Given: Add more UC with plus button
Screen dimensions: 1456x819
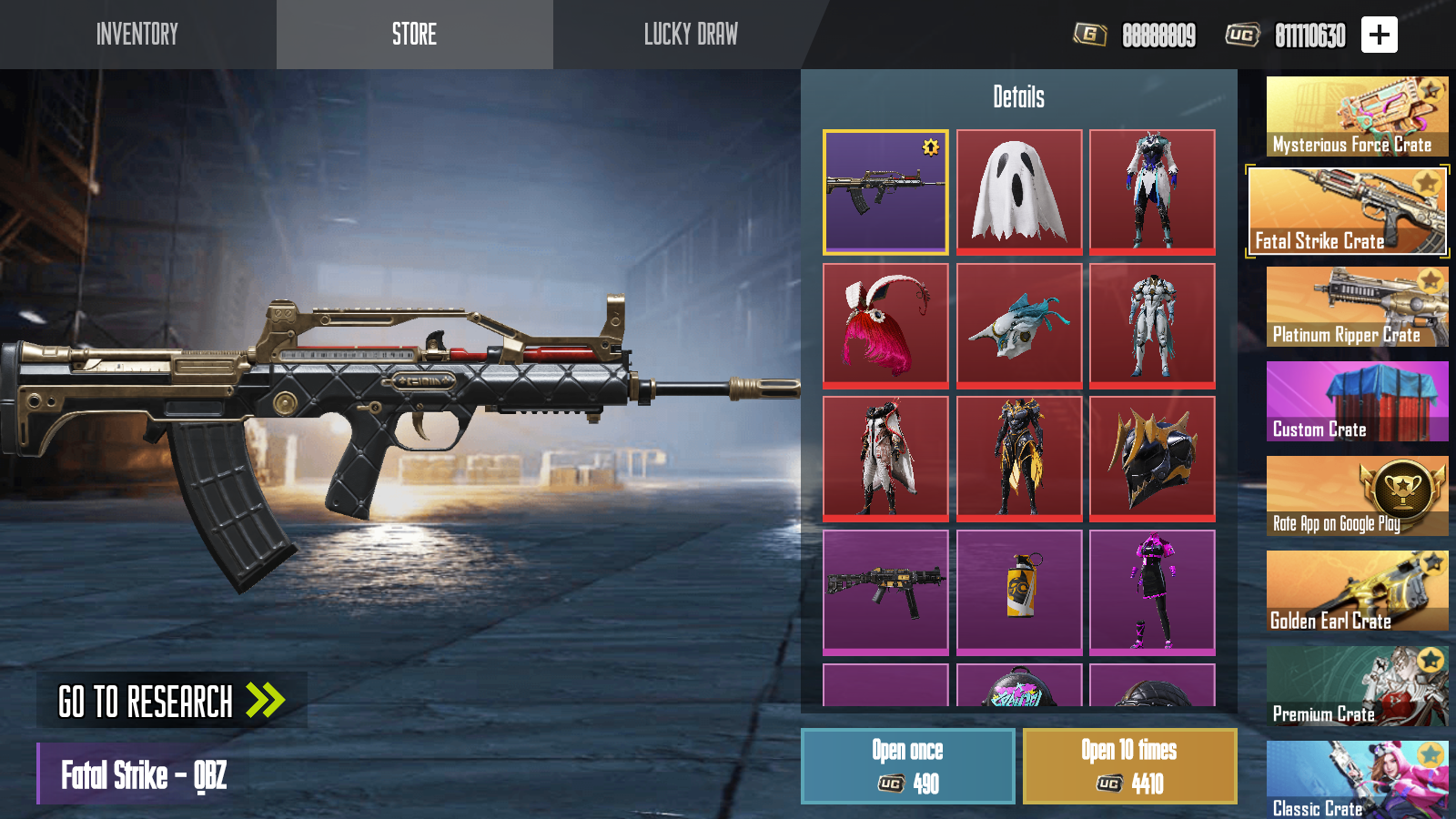Looking at the screenshot, I should coord(1380,35).
